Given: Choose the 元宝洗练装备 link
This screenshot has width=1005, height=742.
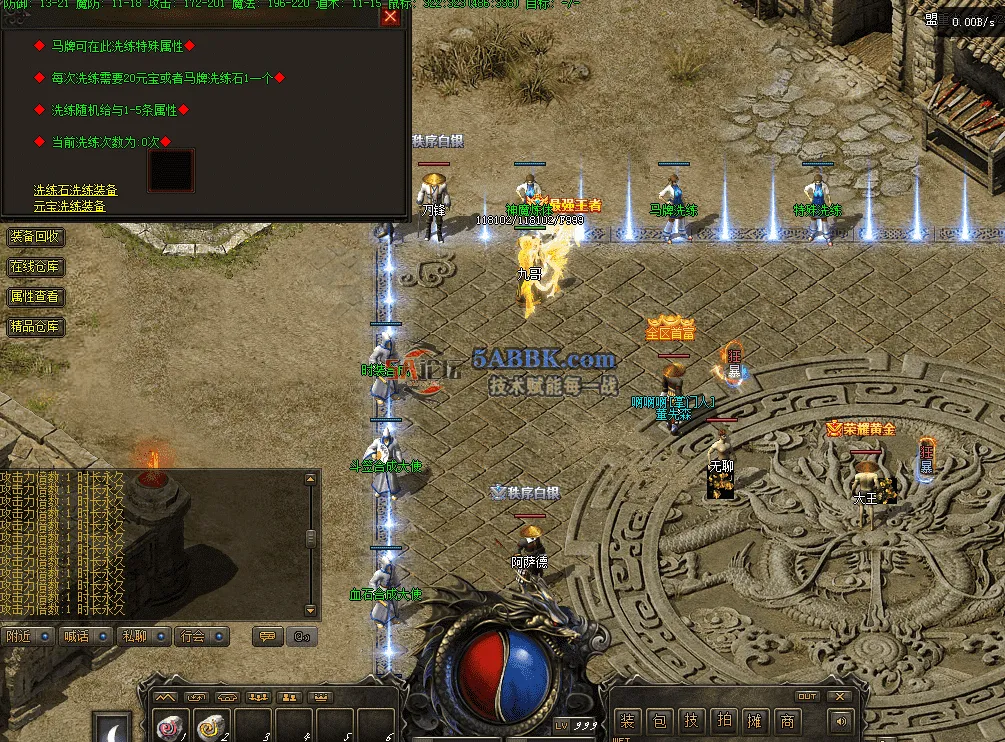Looking at the screenshot, I should pos(69,206).
